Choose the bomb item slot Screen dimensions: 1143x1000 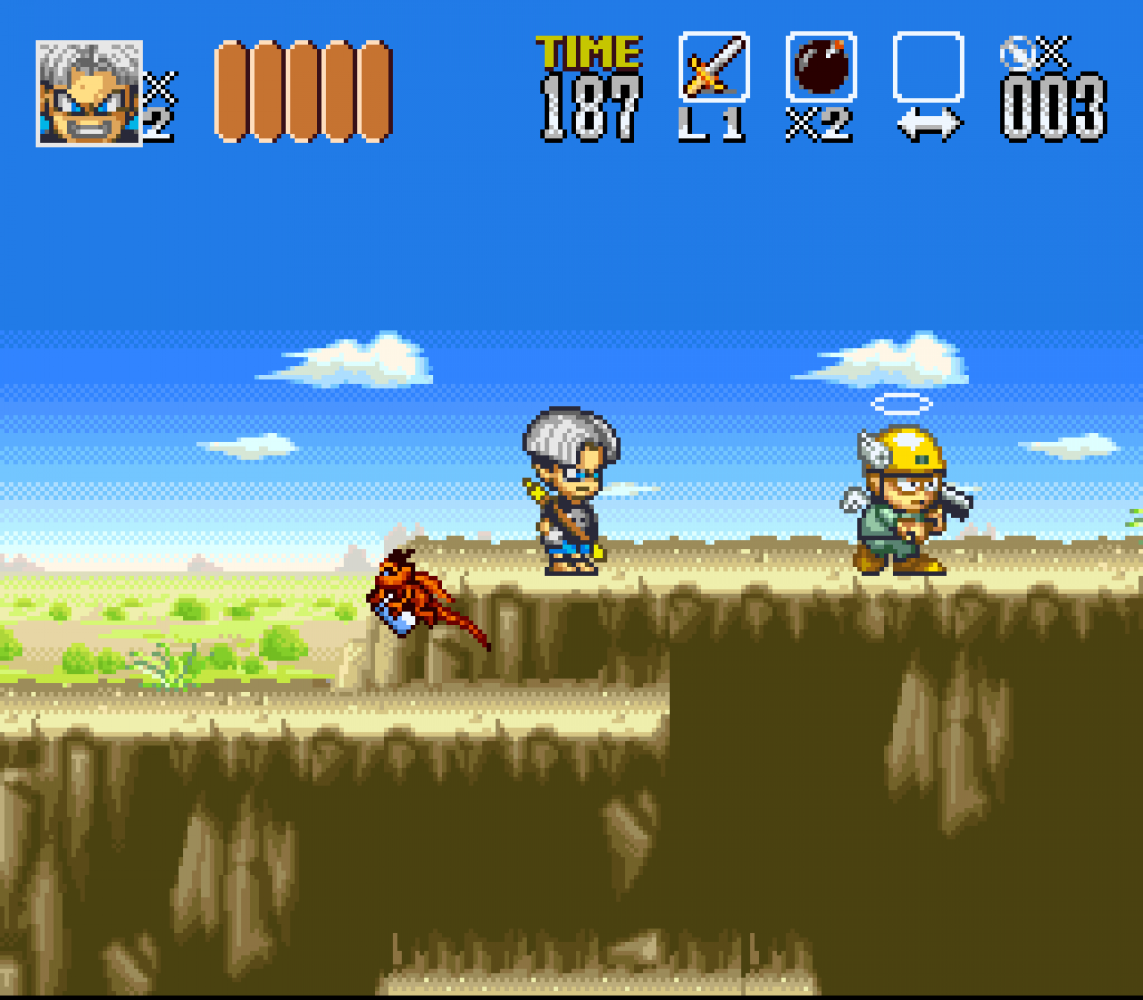[x=821, y=67]
